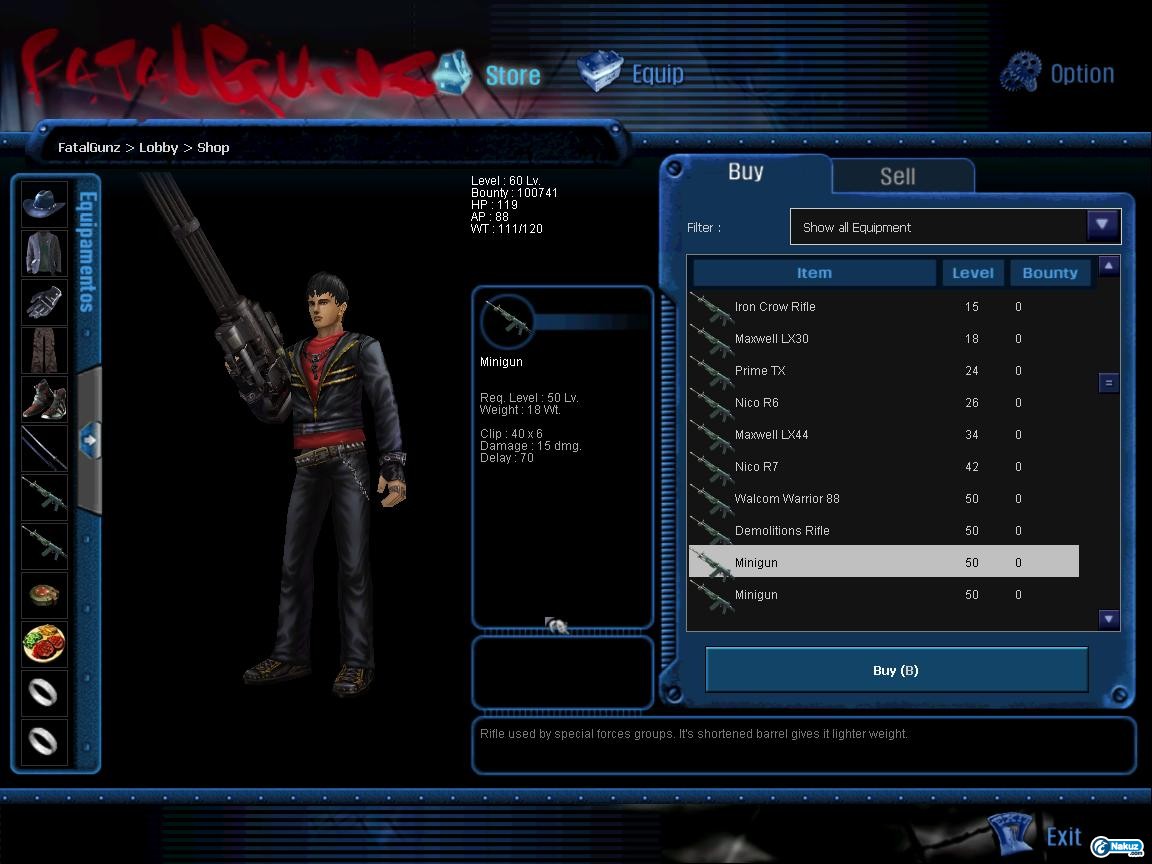Choose the Demolitions Rifle entry

tap(782, 531)
